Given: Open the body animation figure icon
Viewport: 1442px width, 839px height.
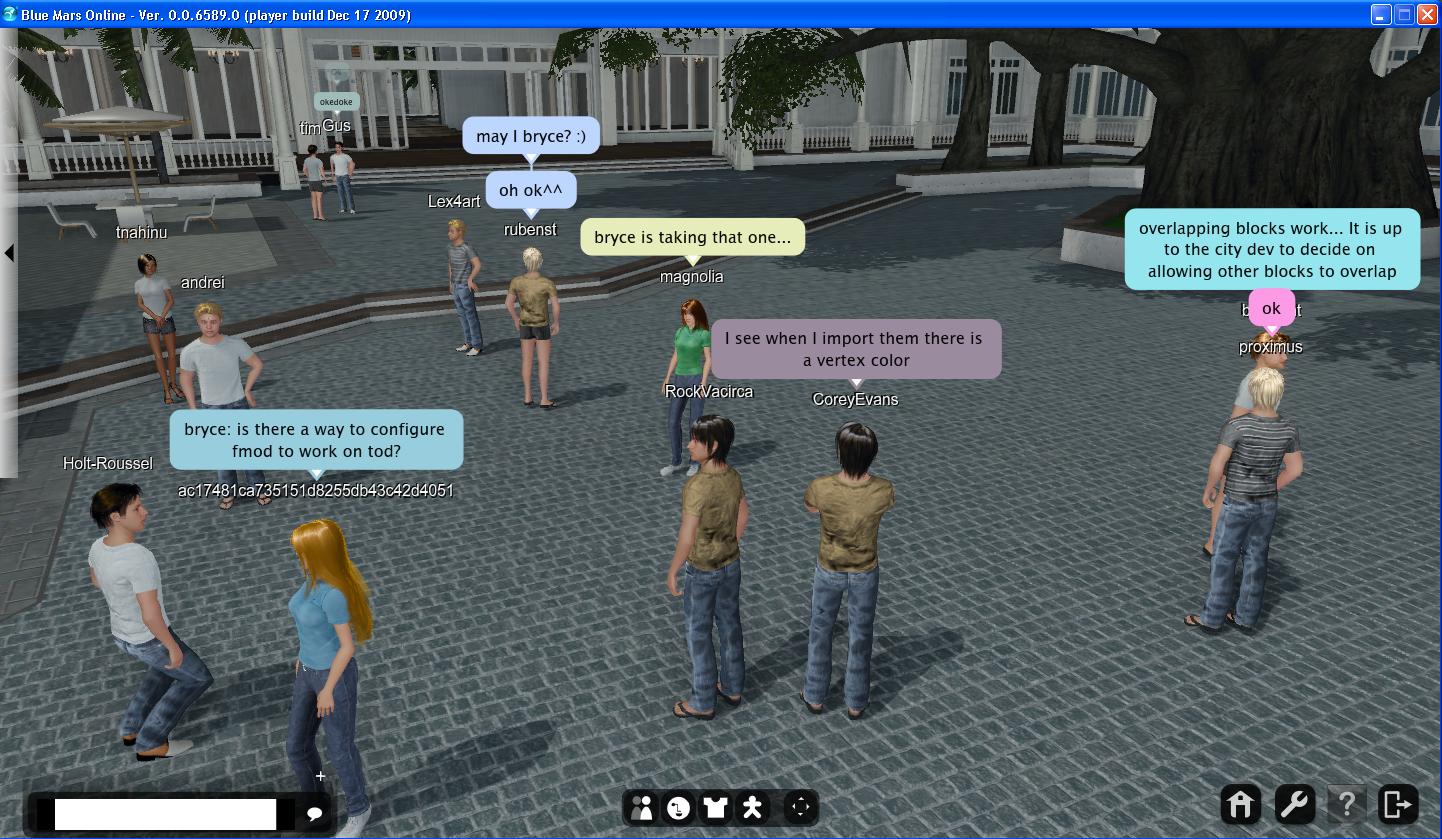Looking at the screenshot, I should [751, 807].
